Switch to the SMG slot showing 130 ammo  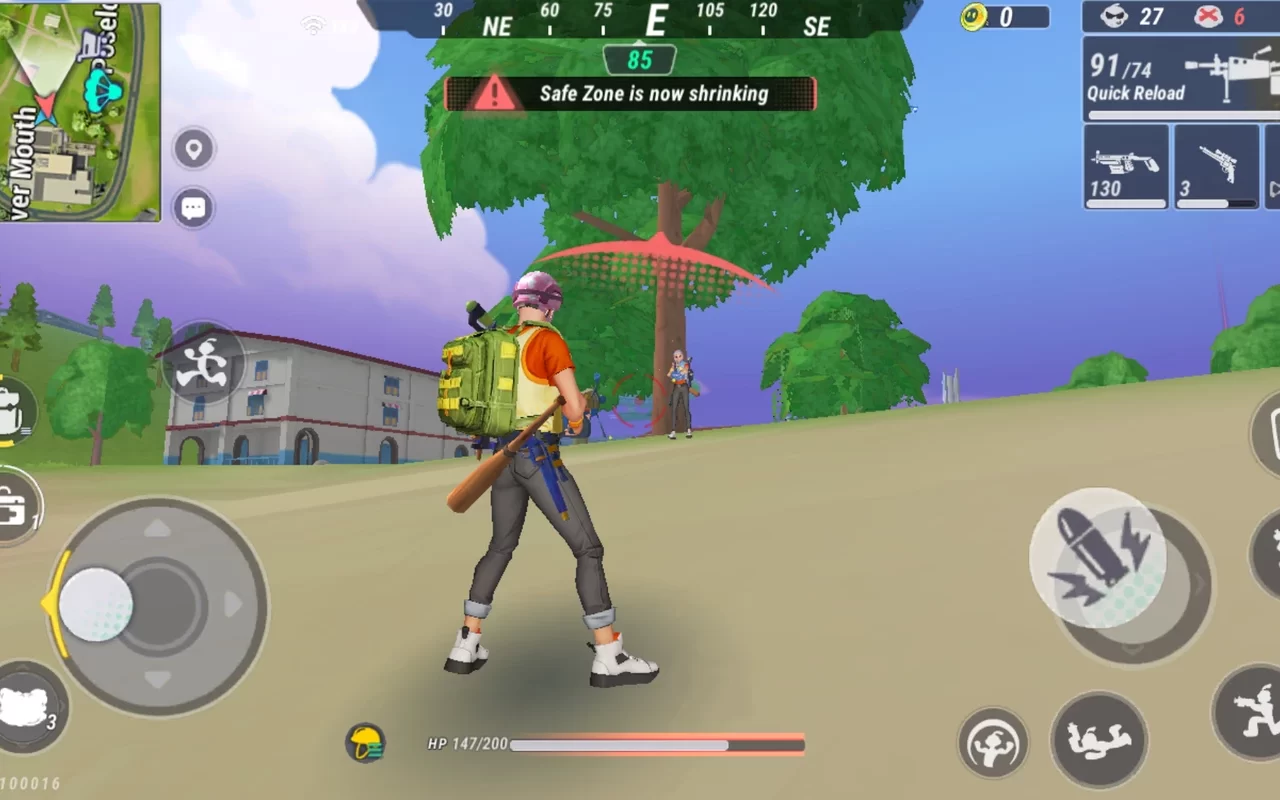[x=1125, y=170]
